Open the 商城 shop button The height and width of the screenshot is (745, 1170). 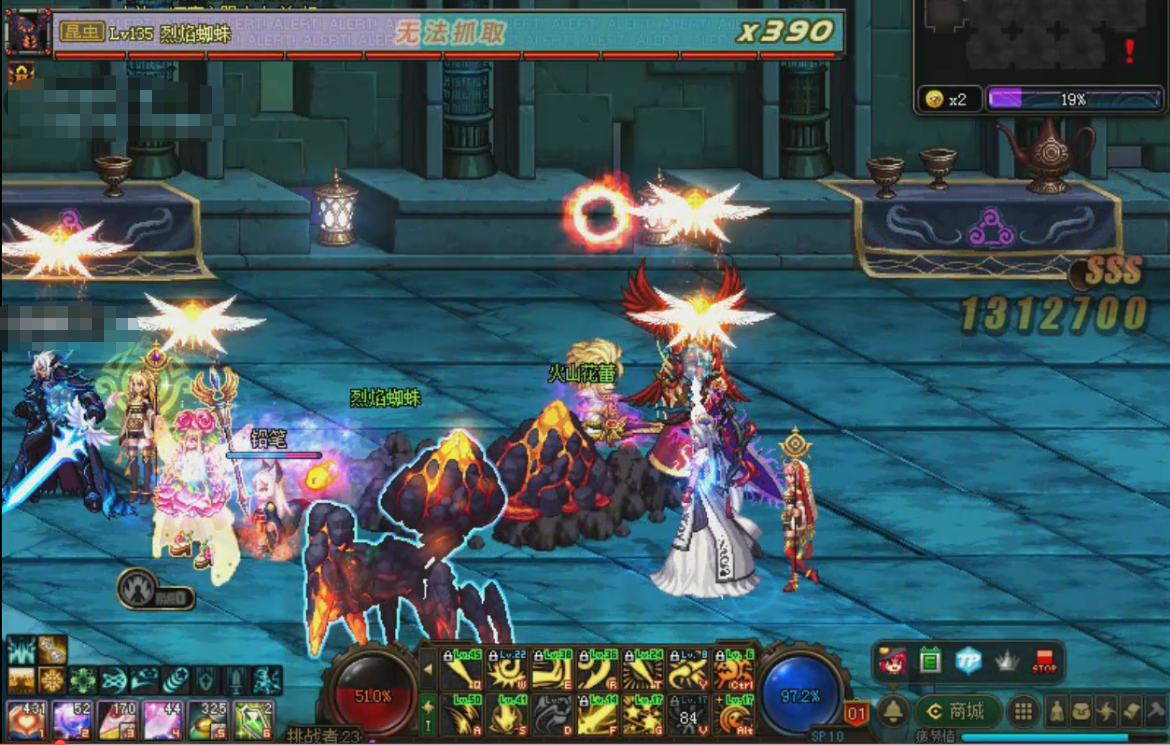click(957, 711)
